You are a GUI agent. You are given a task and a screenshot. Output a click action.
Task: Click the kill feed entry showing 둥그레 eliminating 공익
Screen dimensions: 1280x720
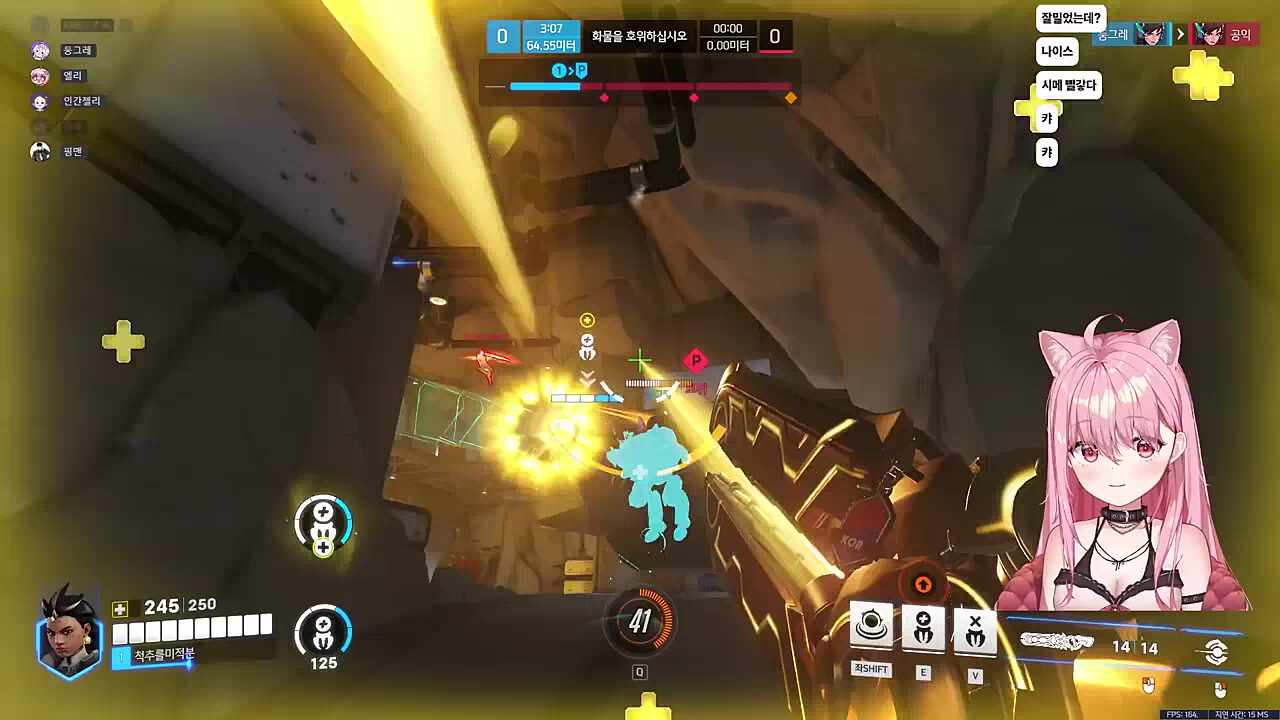[1180, 33]
